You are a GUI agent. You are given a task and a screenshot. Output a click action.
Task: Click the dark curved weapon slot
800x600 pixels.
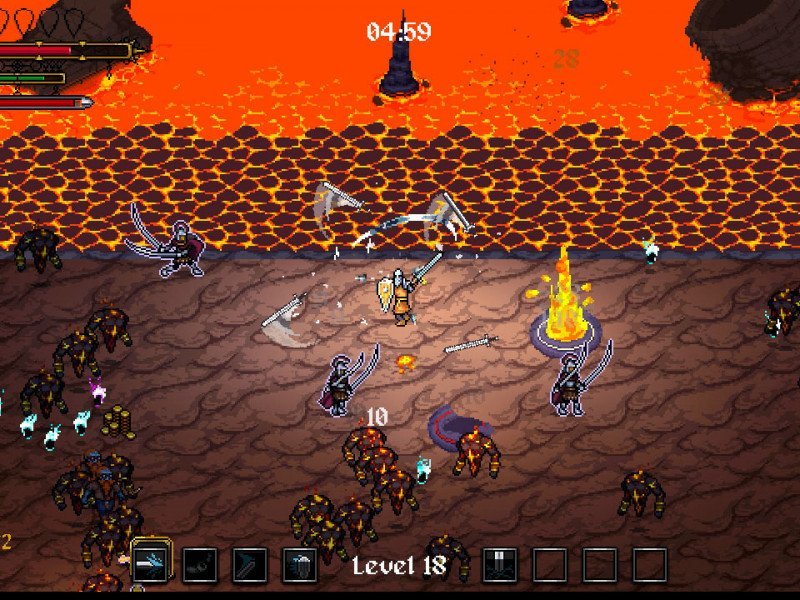200,565
